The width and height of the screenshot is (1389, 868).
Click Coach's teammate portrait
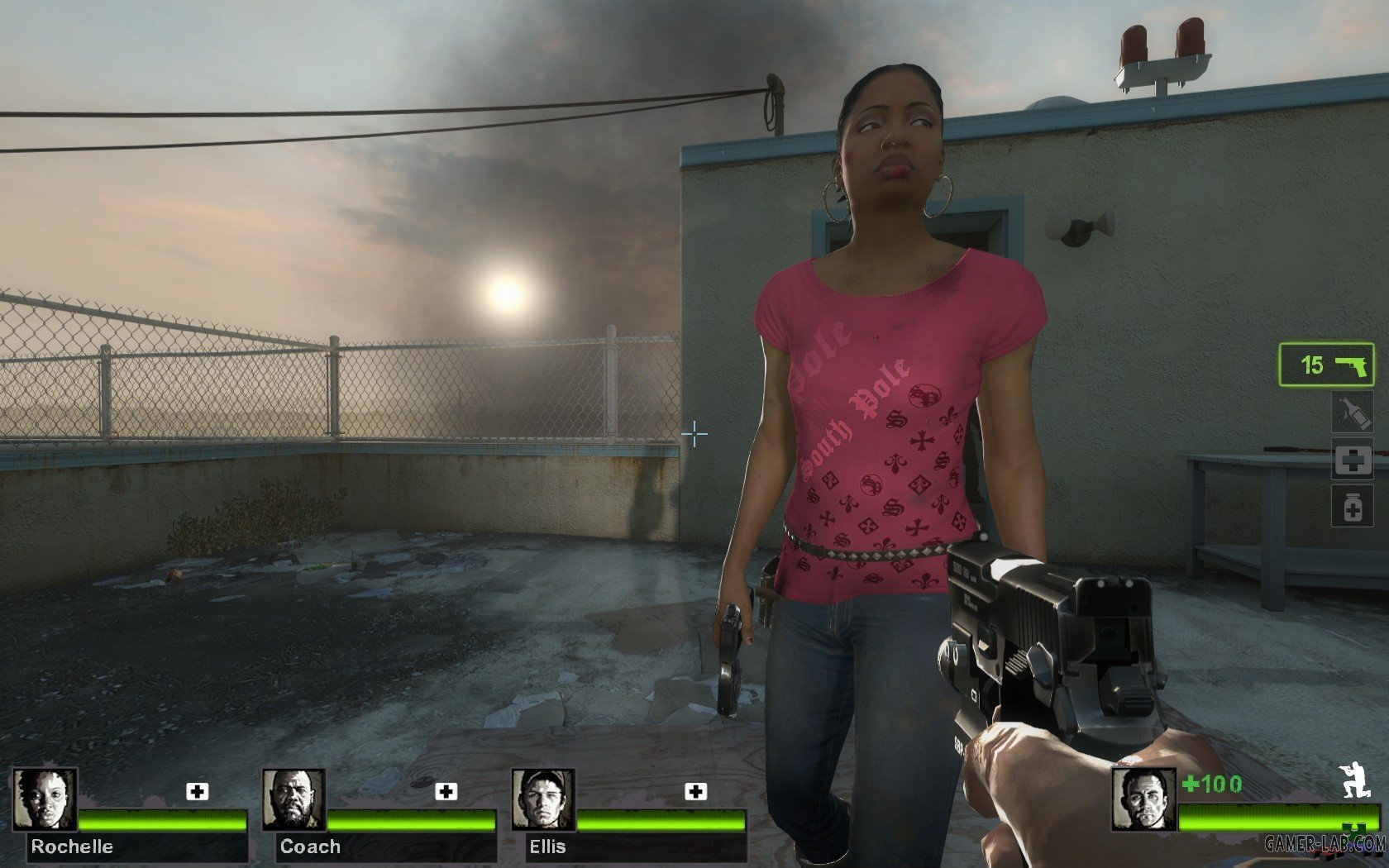pos(294,799)
